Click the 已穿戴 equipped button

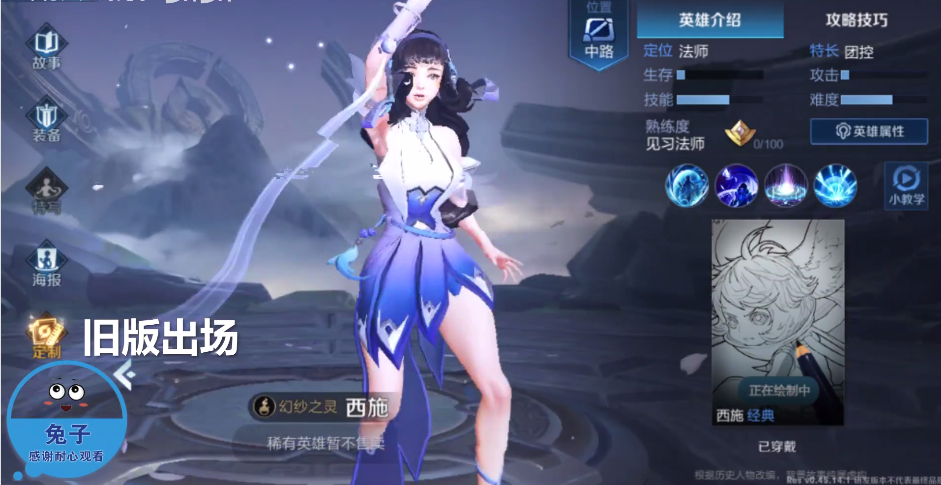(776, 445)
